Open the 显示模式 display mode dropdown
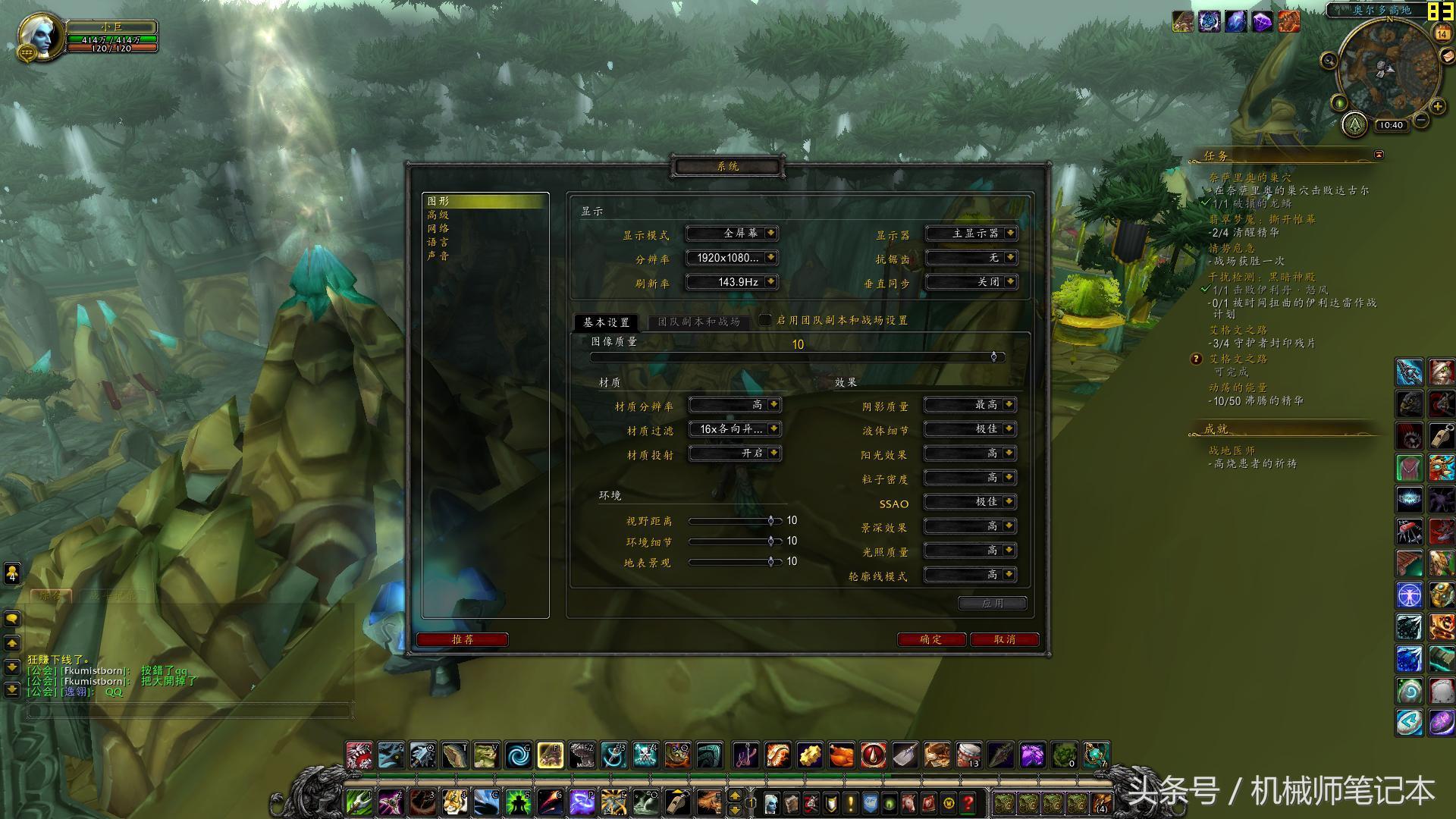Image resolution: width=1456 pixels, height=819 pixels. 732,234
